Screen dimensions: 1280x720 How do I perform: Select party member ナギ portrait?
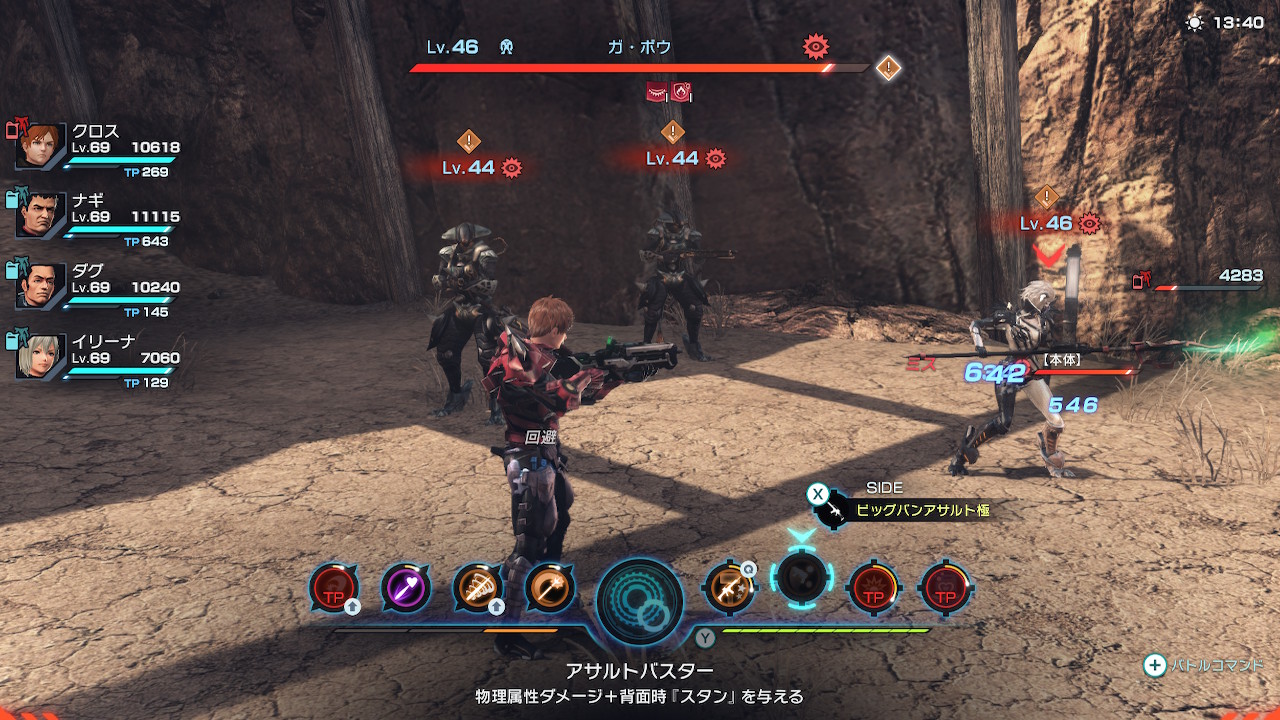click(x=41, y=215)
